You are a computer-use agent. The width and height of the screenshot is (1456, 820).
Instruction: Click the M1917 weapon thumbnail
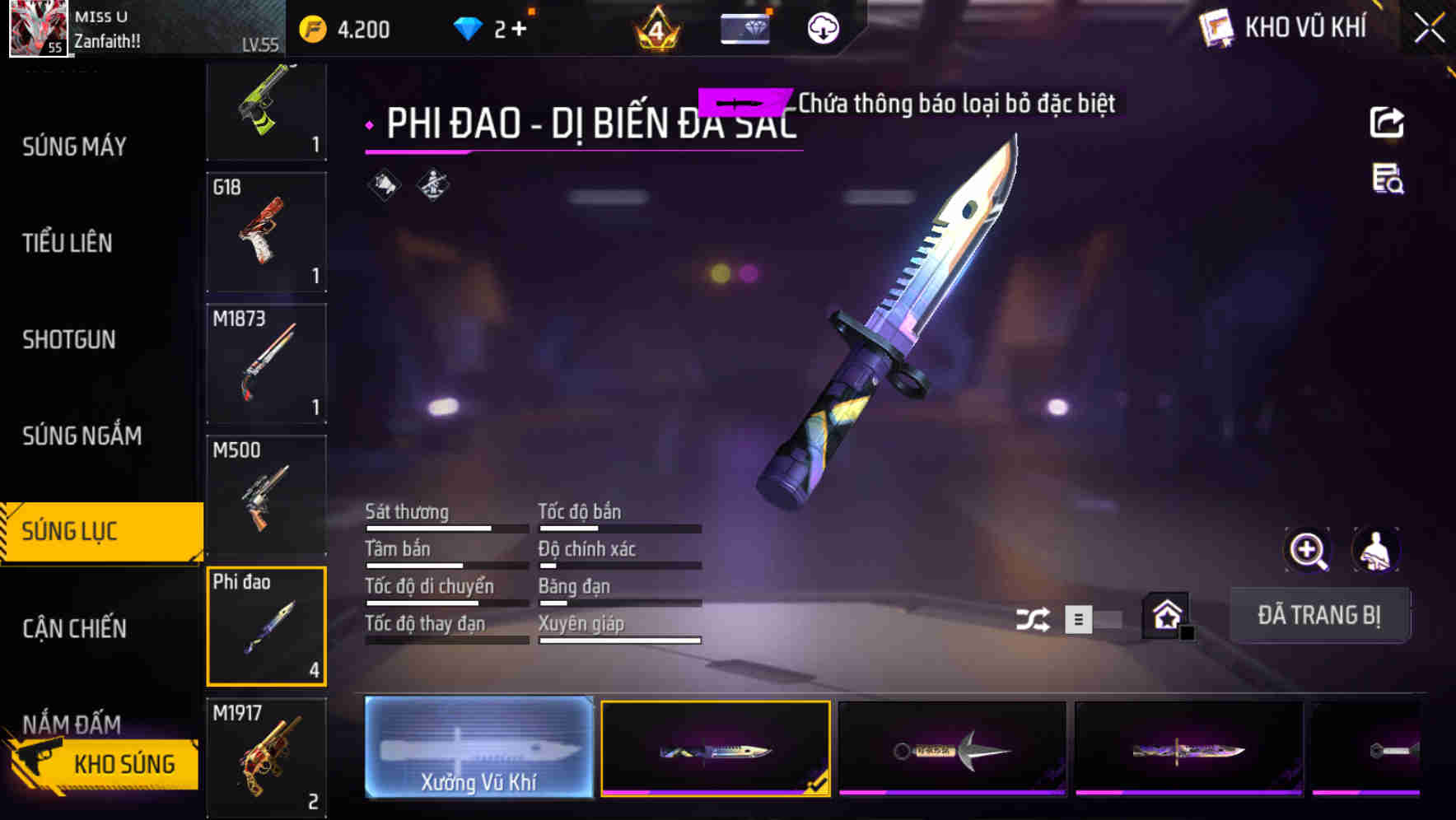pos(266,756)
